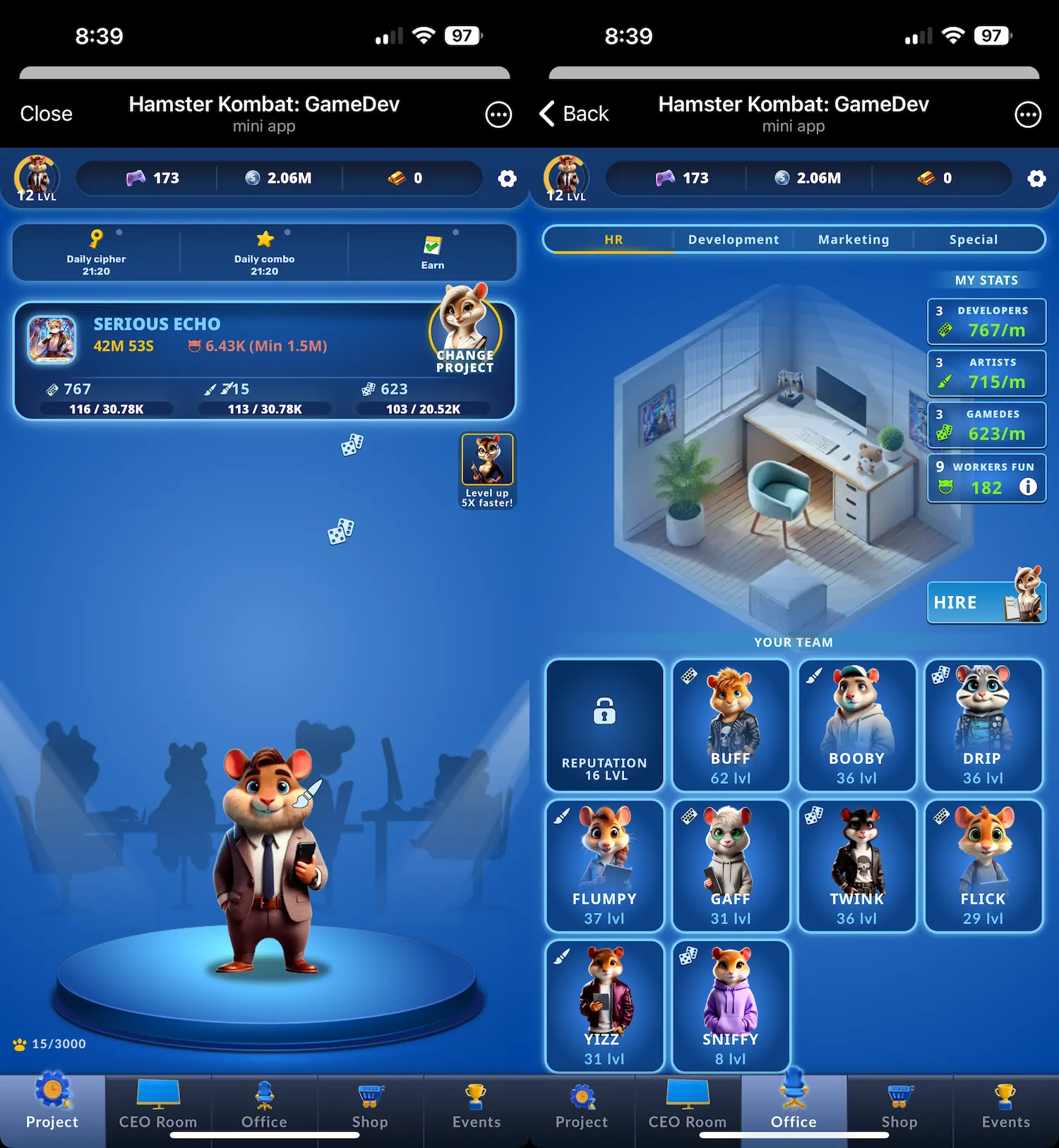Select the Special tab
This screenshot has width=1059, height=1148.
974,239
